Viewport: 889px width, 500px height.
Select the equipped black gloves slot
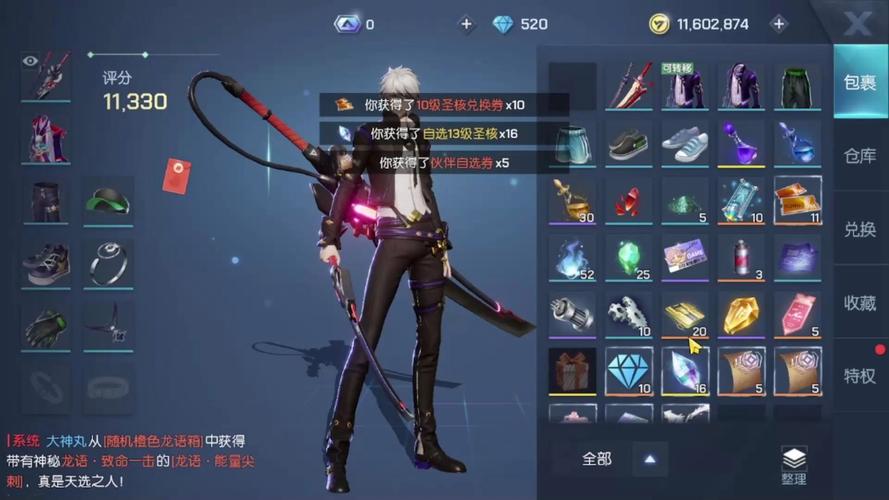coord(46,324)
